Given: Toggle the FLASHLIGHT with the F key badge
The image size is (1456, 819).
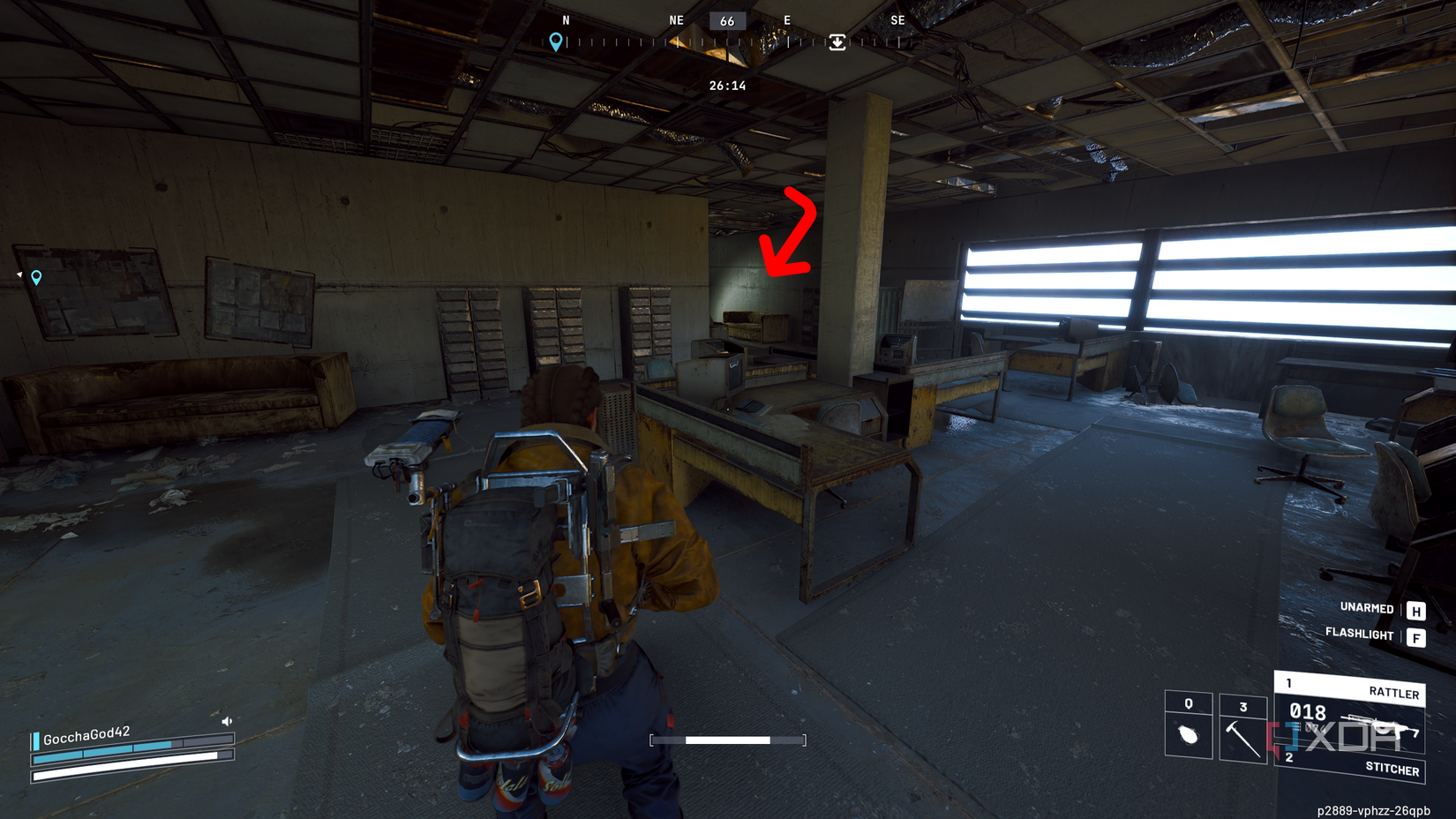Looking at the screenshot, I should tap(1415, 636).
